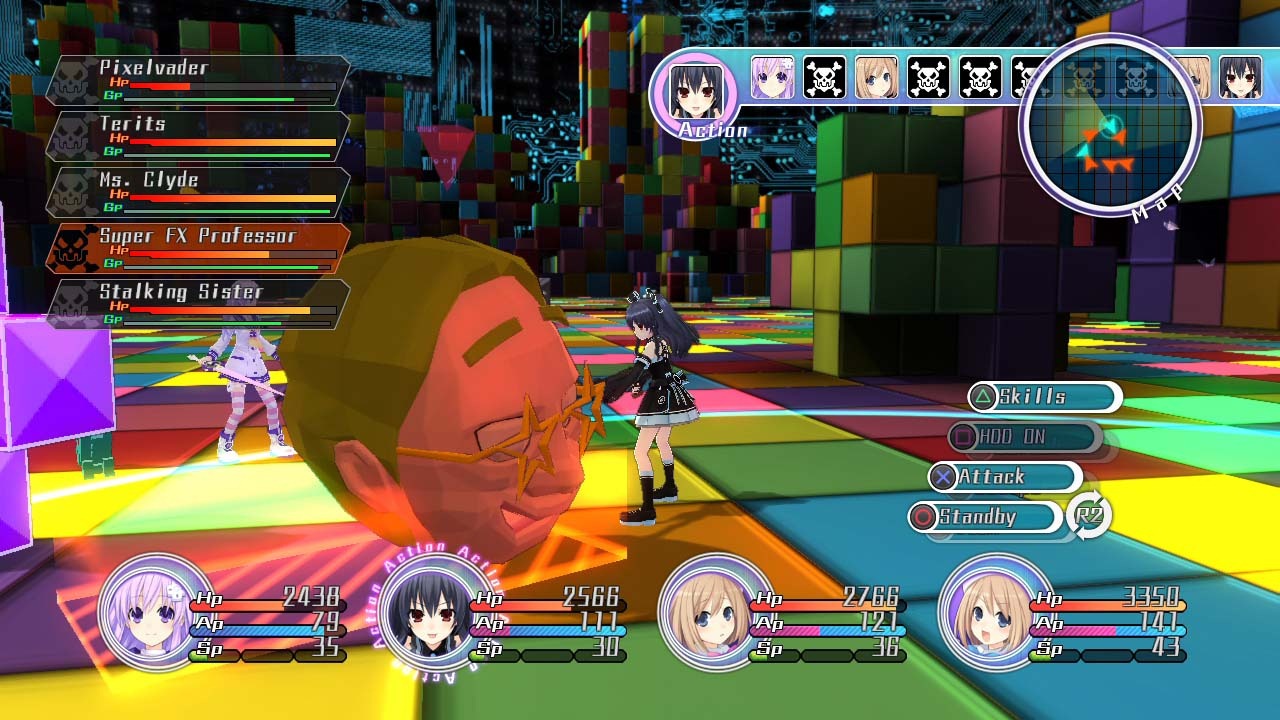The image size is (1280, 720).
Task: Toggle the HDD ON command
Action: pyautogui.click(x=1024, y=437)
